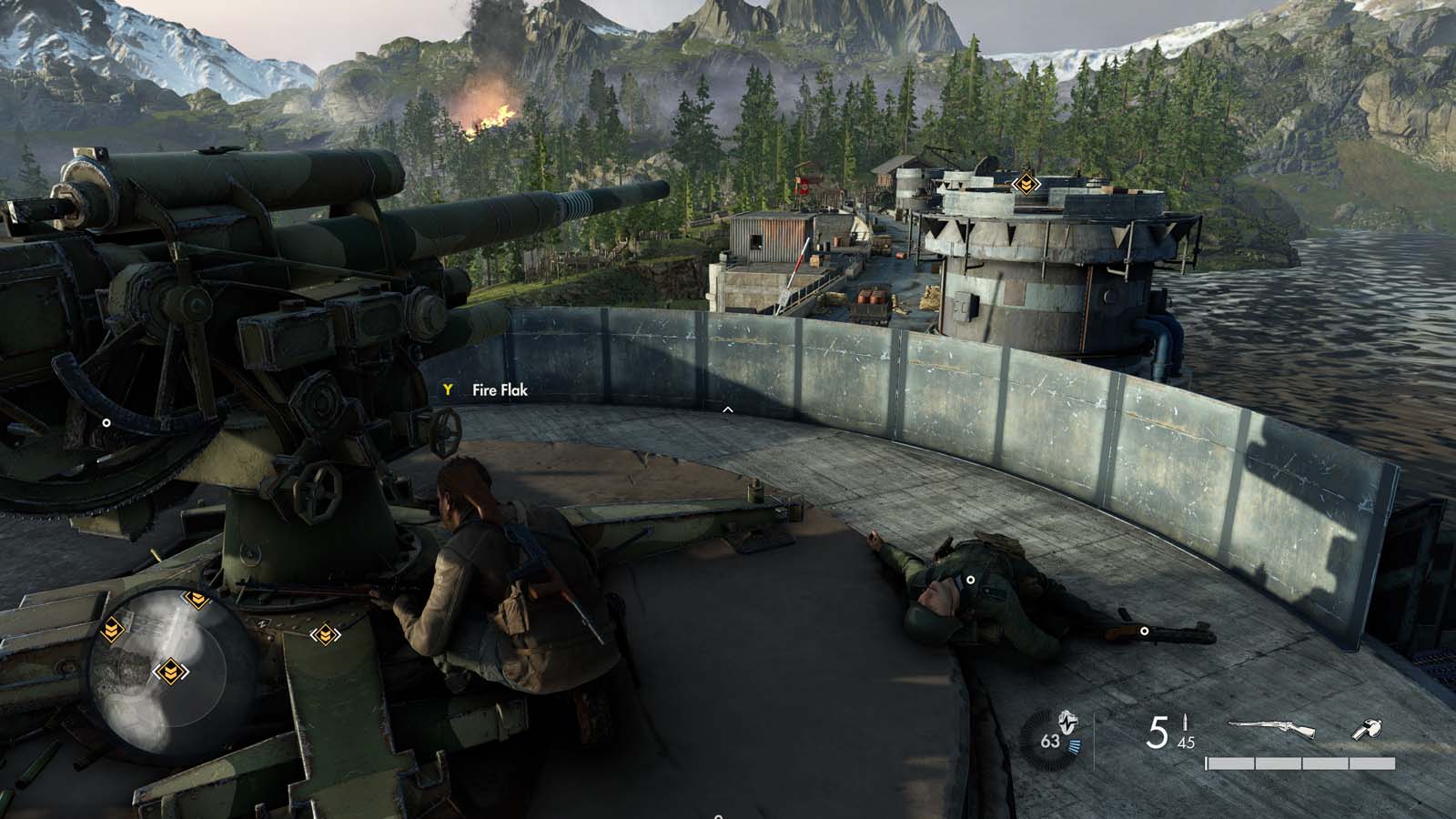1456x819 pixels.
Task: Click the grenade count showing 5
Action: 1157,732
